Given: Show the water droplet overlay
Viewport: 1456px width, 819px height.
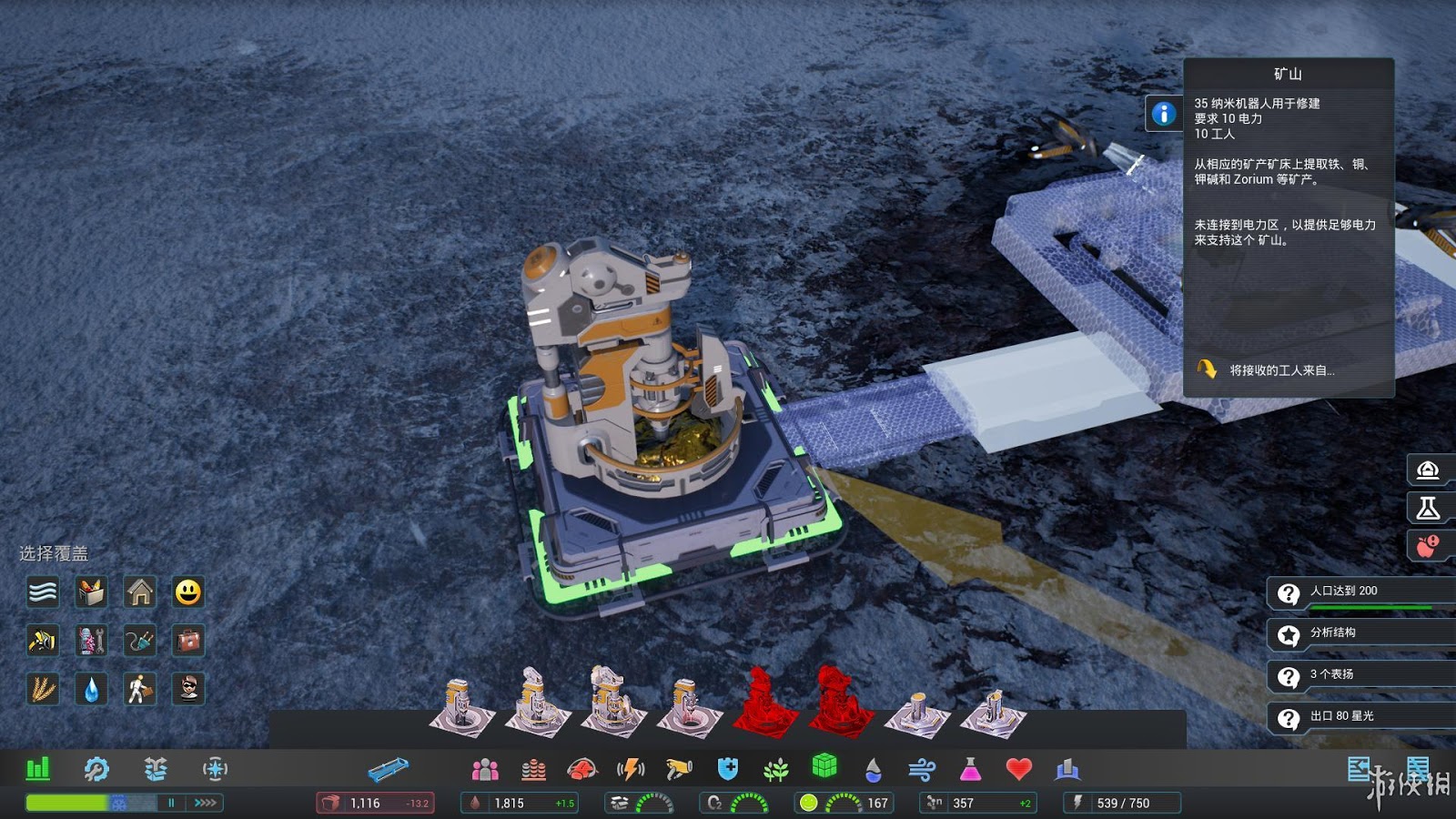Looking at the screenshot, I should (91, 689).
